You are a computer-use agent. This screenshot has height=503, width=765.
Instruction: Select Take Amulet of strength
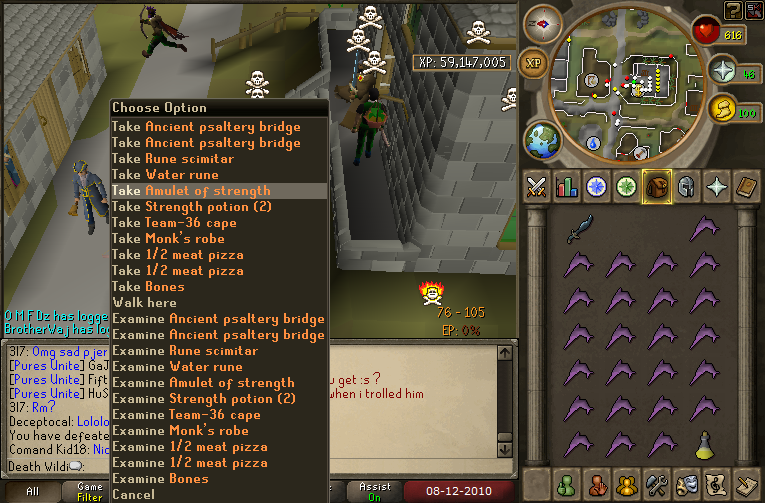click(x=191, y=191)
